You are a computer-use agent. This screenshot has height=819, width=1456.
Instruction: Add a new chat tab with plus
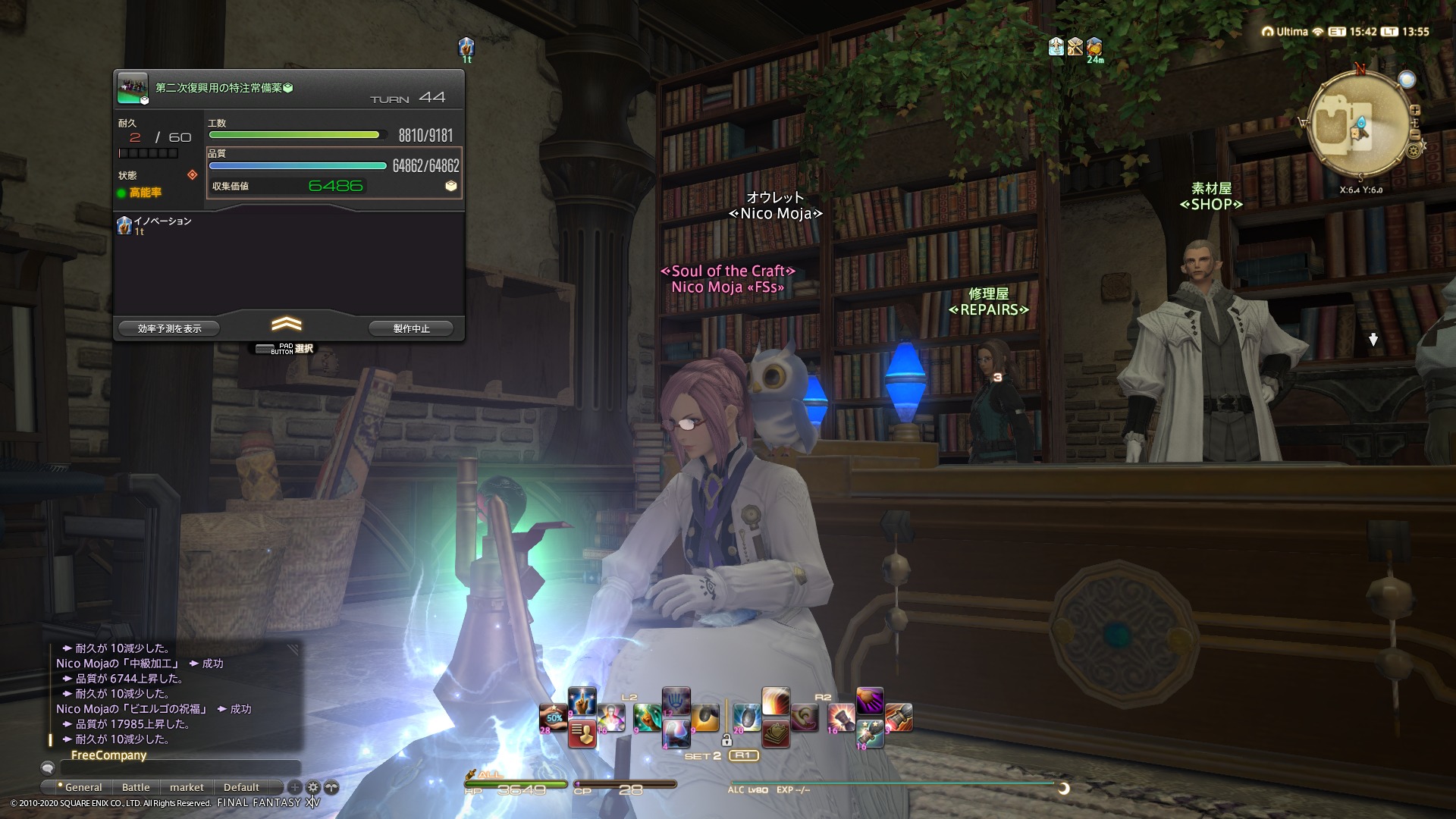(295, 787)
